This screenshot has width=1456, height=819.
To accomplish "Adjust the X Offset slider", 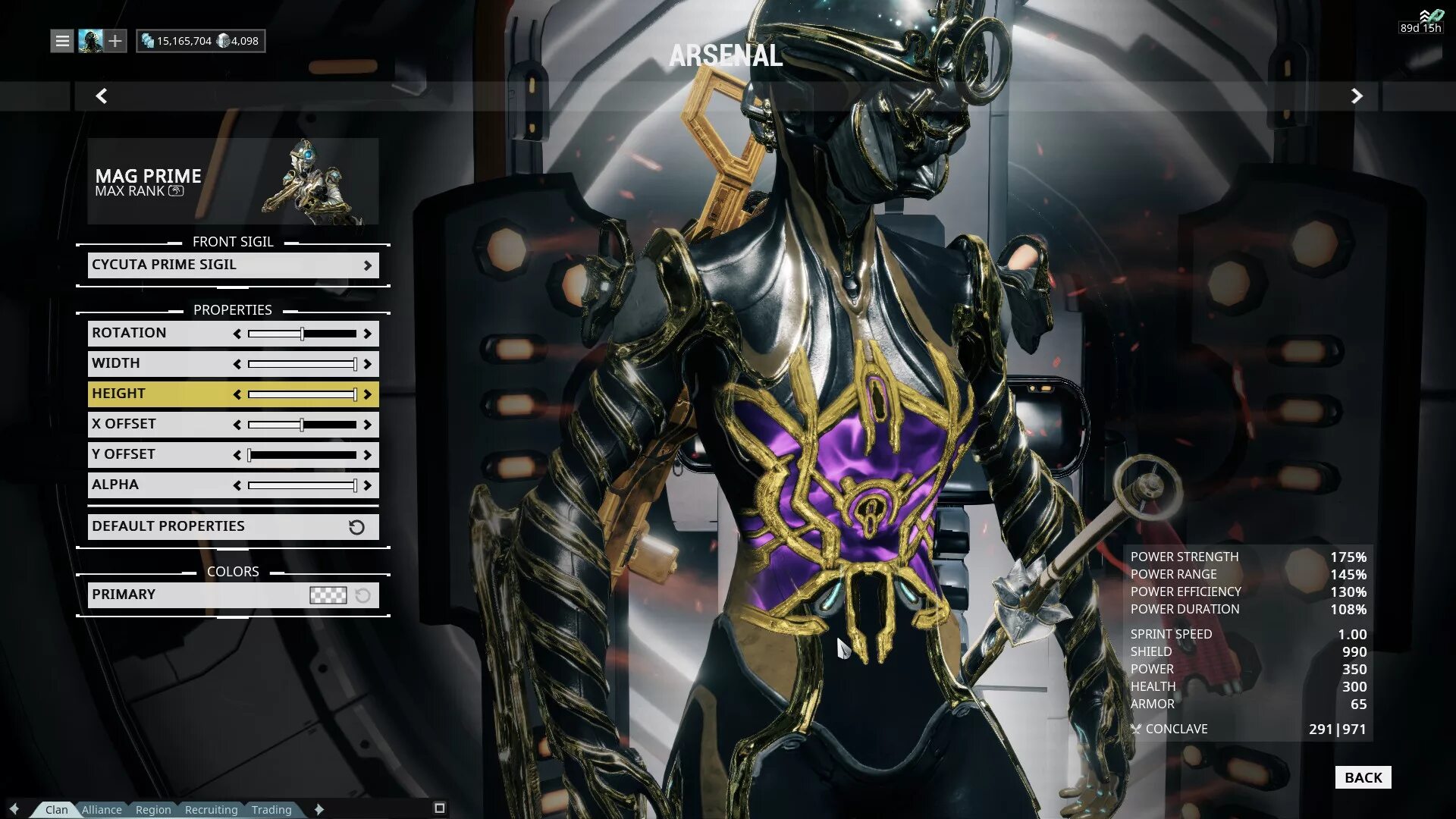I will point(302,425).
